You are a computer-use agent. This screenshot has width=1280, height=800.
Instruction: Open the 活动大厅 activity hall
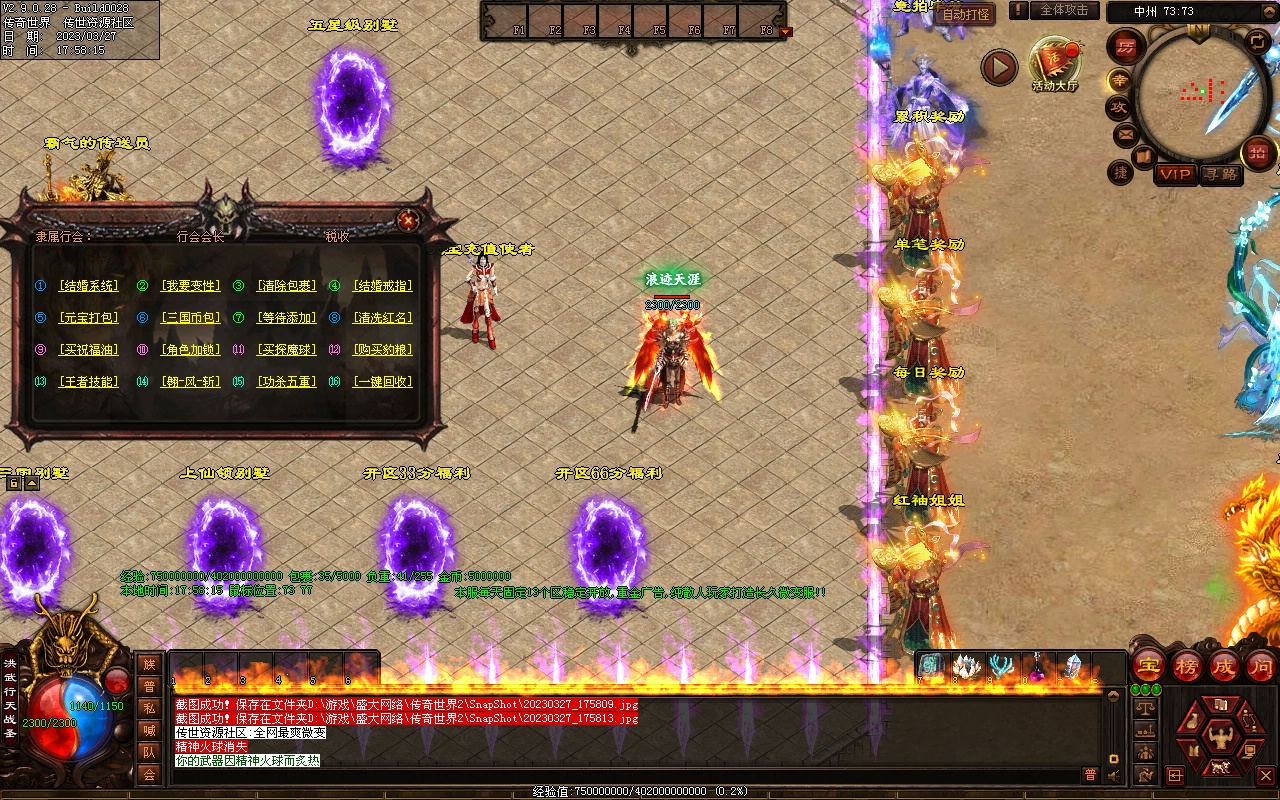1055,65
